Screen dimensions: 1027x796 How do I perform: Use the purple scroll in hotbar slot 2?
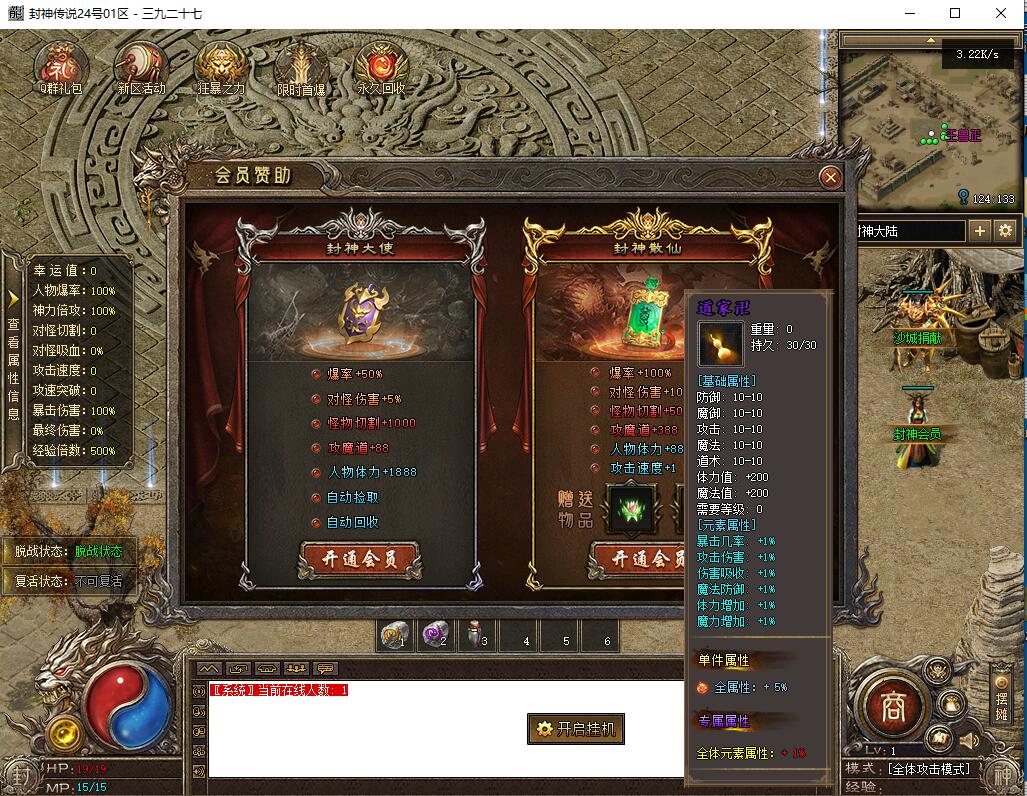[436, 635]
